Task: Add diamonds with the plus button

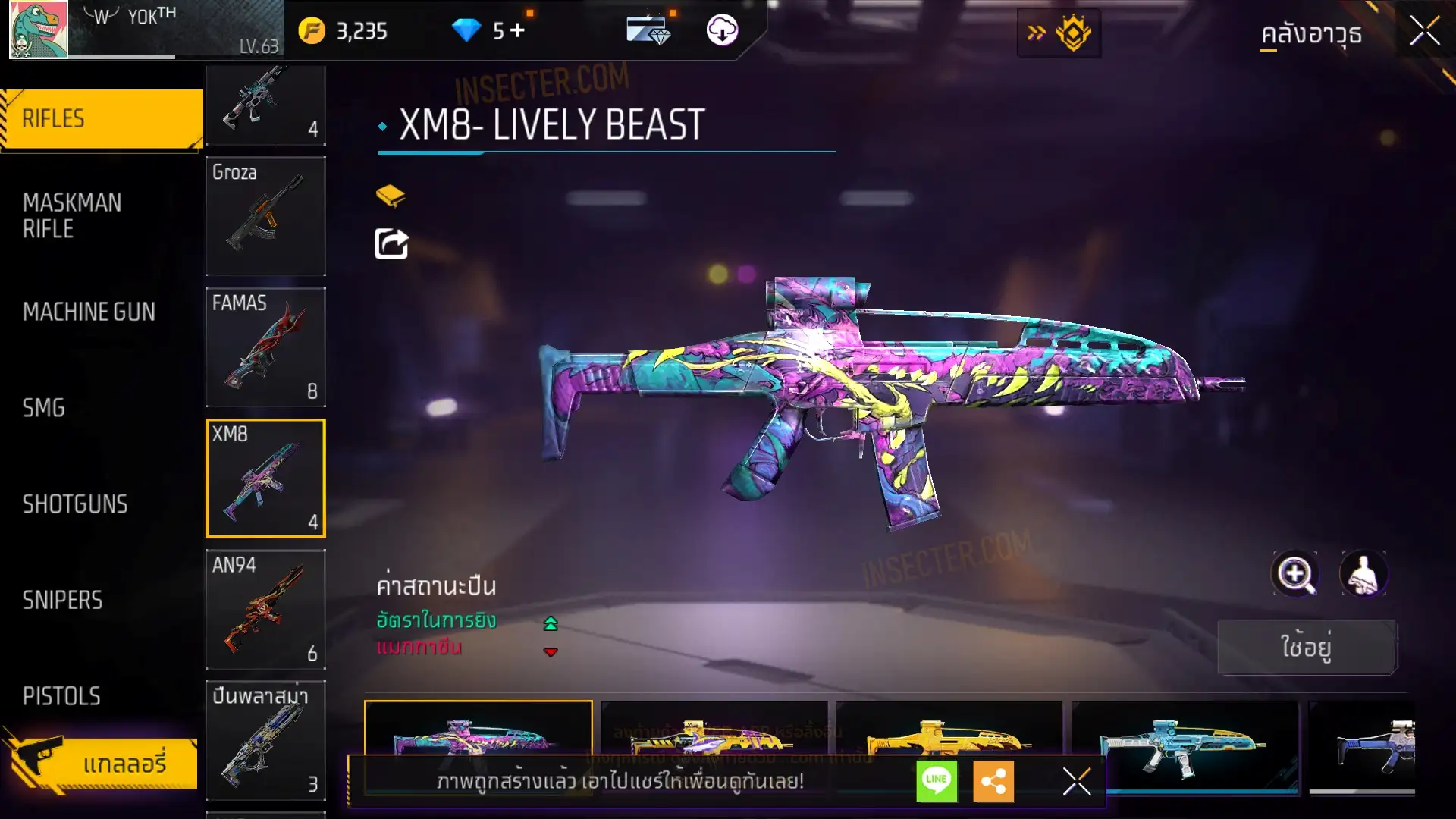Action: (517, 30)
